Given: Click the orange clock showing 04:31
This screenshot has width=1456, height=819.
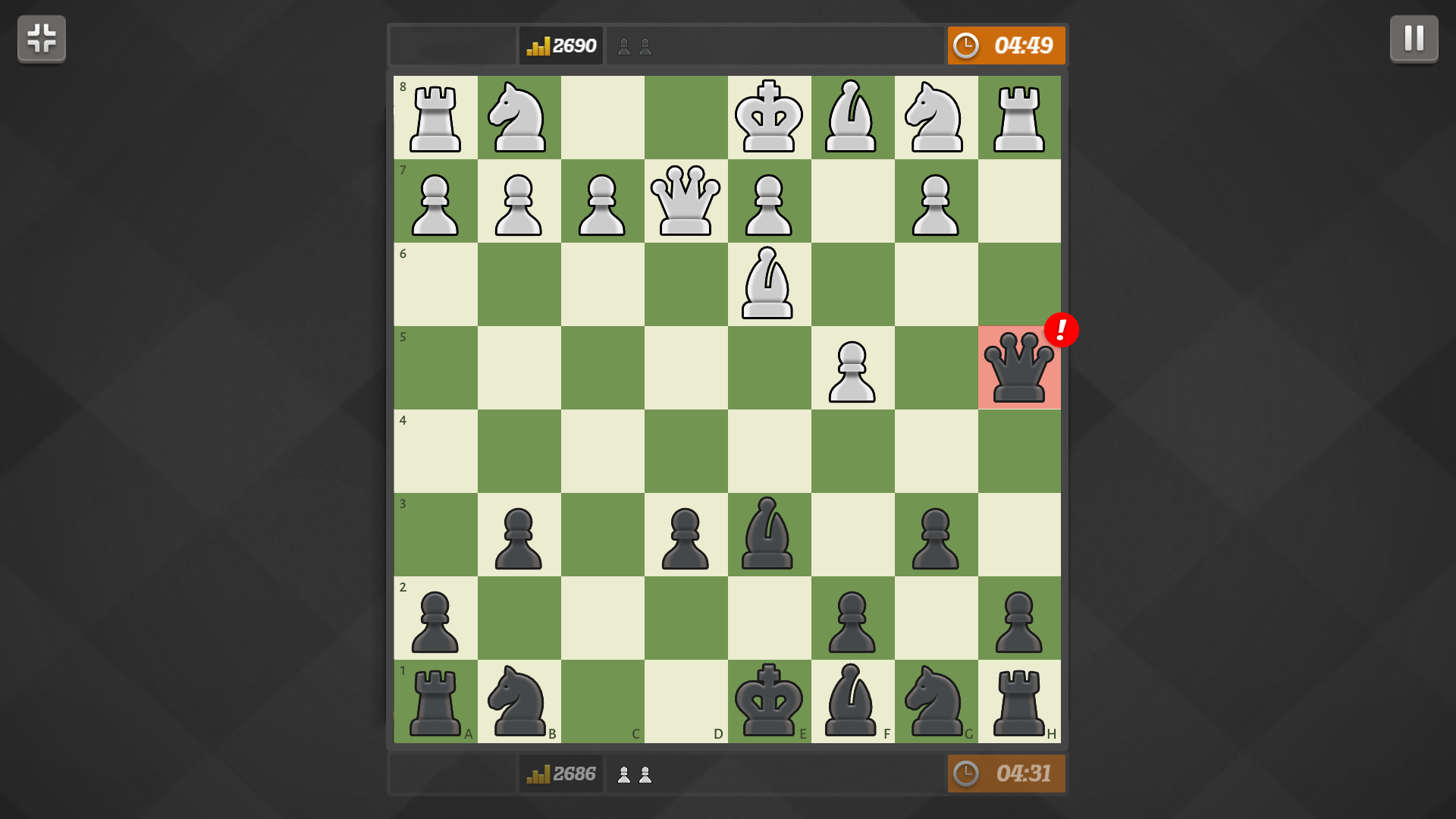Looking at the screenshot, I should [x=1006, y=773].
